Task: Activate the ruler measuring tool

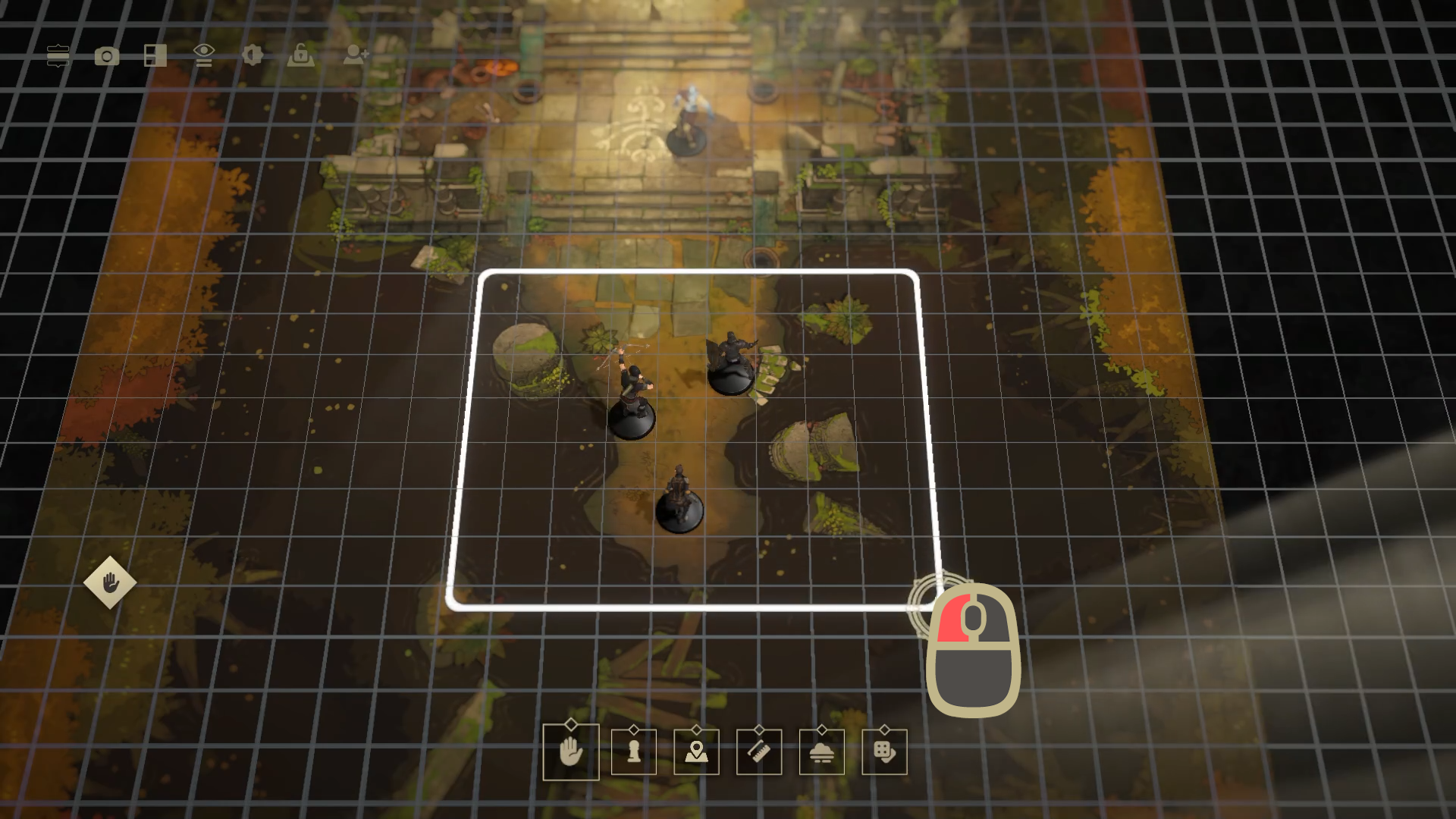Action: (x=759, y=752)
